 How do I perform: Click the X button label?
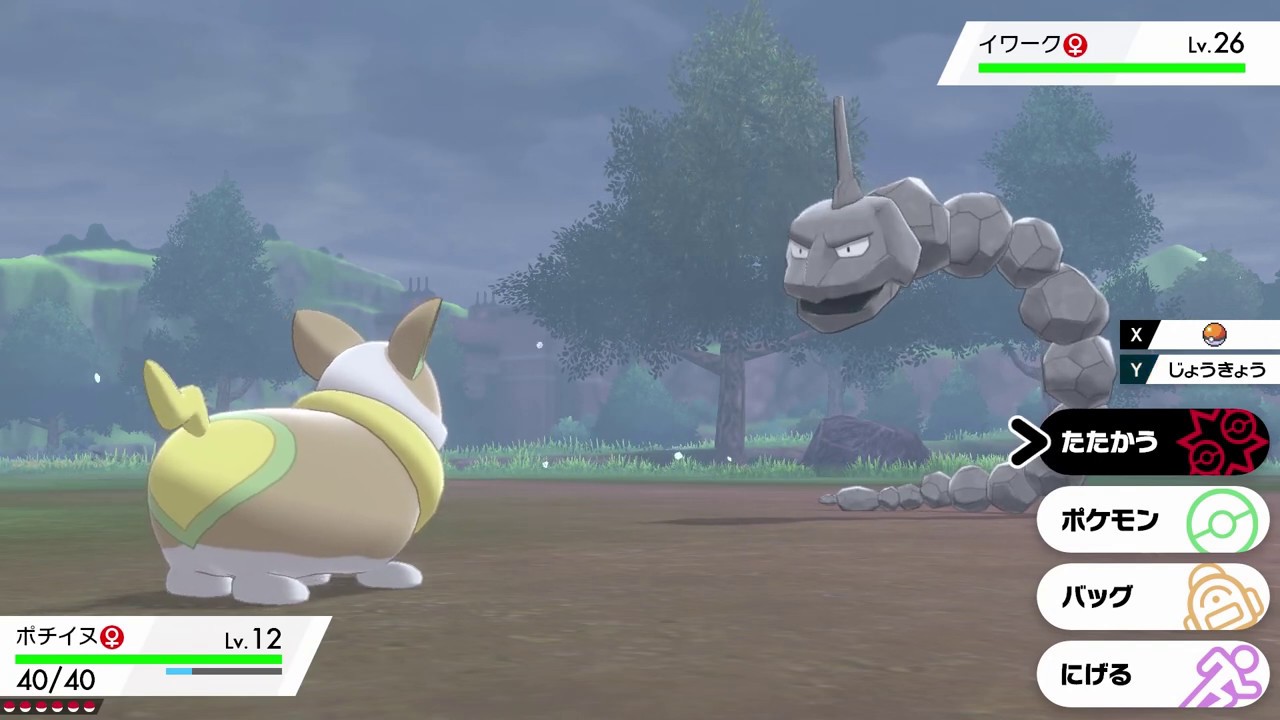pos(1136,335)
